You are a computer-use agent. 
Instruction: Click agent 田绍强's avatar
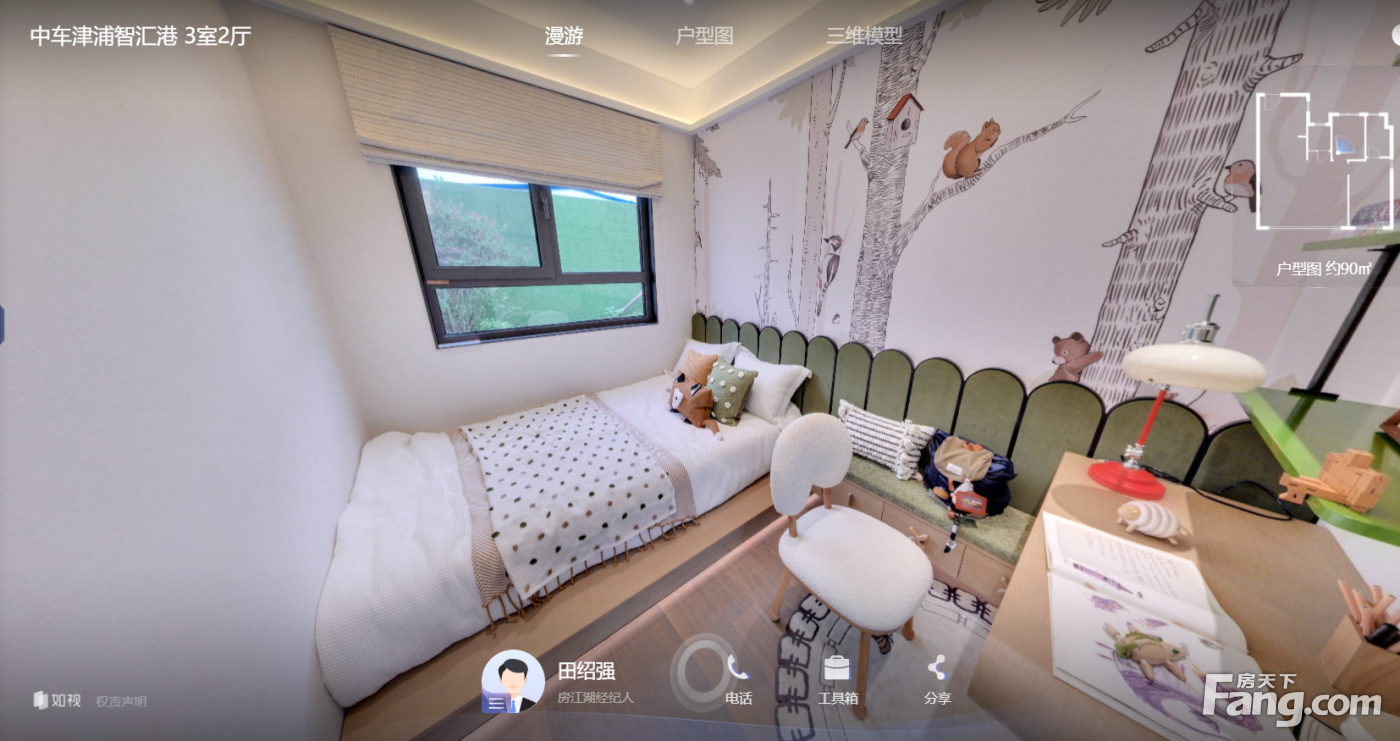coord(513,681)
